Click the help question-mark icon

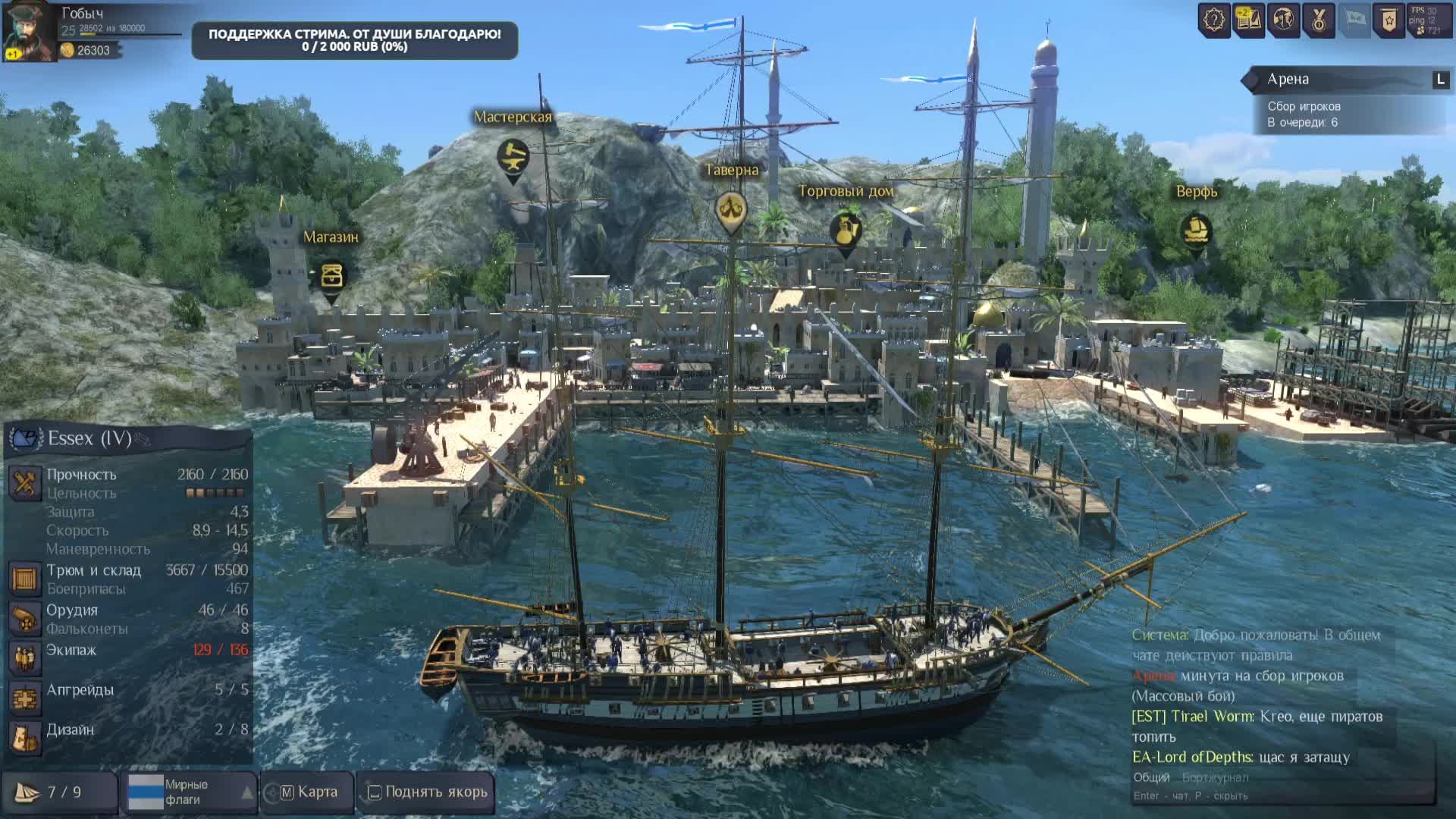point(1214,20)
